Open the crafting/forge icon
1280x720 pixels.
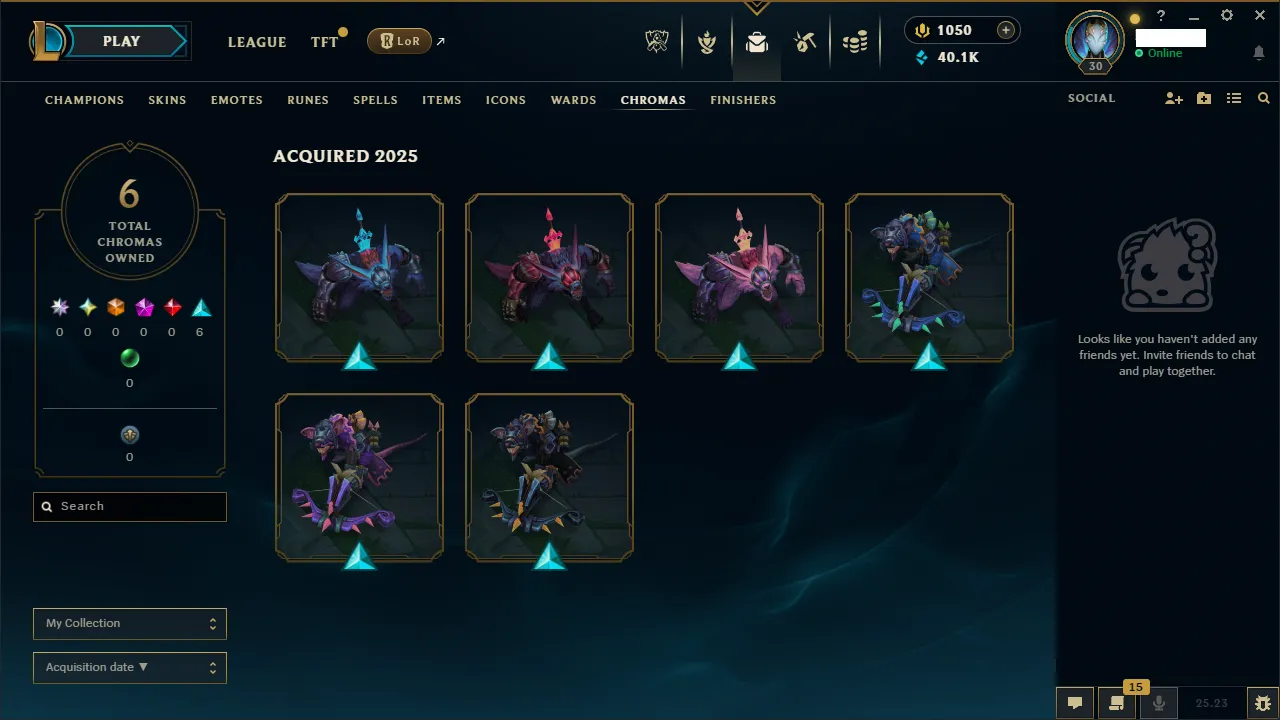[x=805, y=40]
